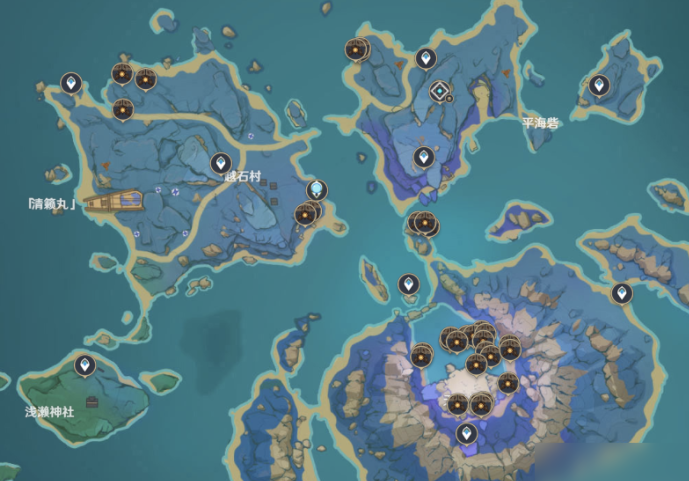Select the teleport waypoint at 越石村

tap(221, 162)
